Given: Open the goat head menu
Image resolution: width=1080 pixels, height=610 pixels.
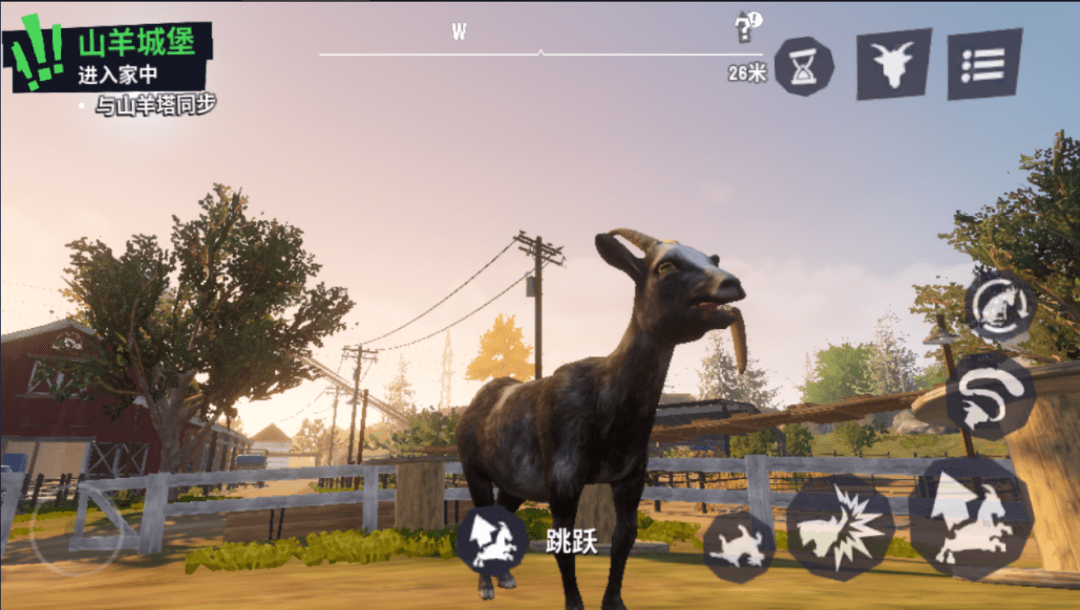Looking at the screenshot, I should (x=893, y=65).
